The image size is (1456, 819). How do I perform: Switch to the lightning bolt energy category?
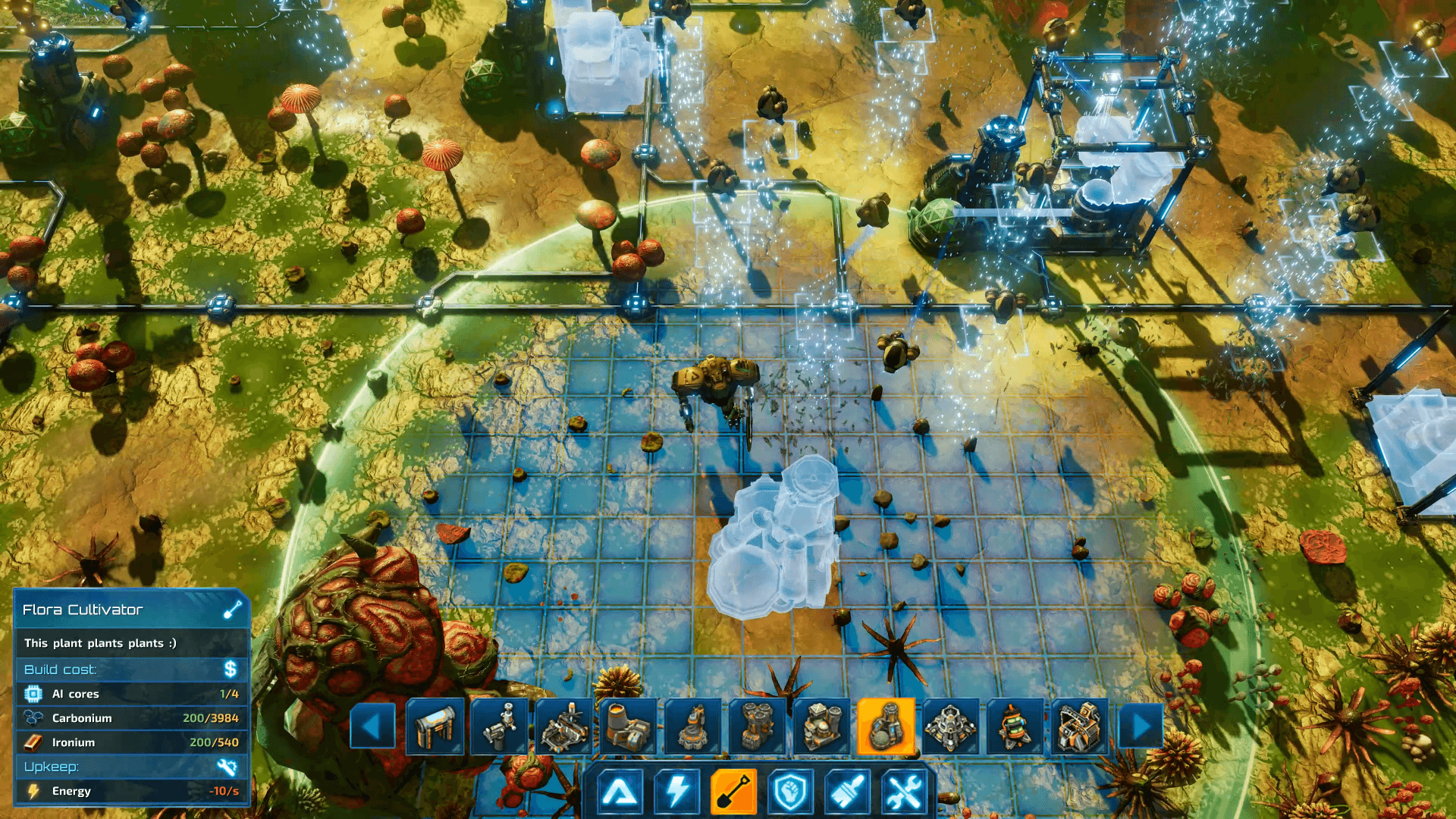click(676, 792)
